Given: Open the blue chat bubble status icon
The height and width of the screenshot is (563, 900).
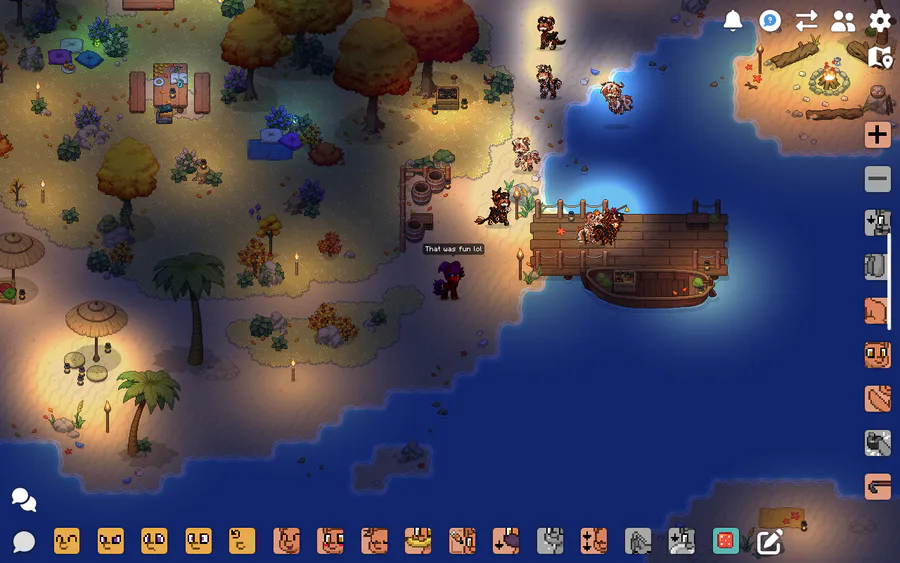Looking at the screenshot, I should [x=769, y=21].
